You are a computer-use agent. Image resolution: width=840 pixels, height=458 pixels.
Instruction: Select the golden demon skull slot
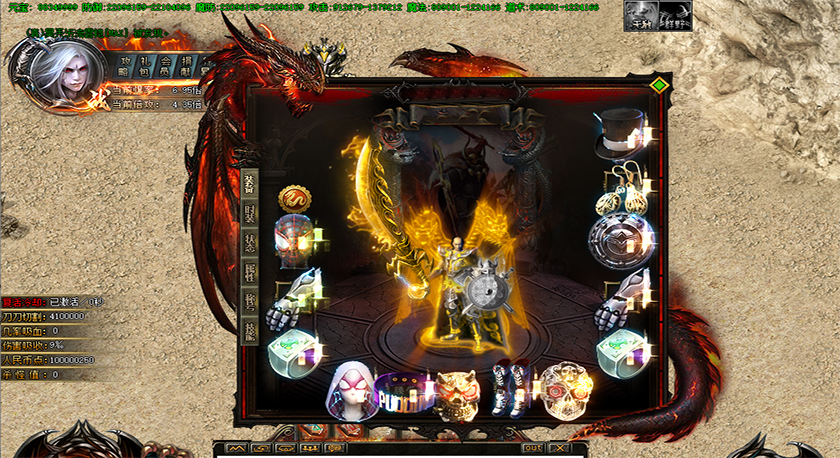pyautogui.click(x=458, y=390)
